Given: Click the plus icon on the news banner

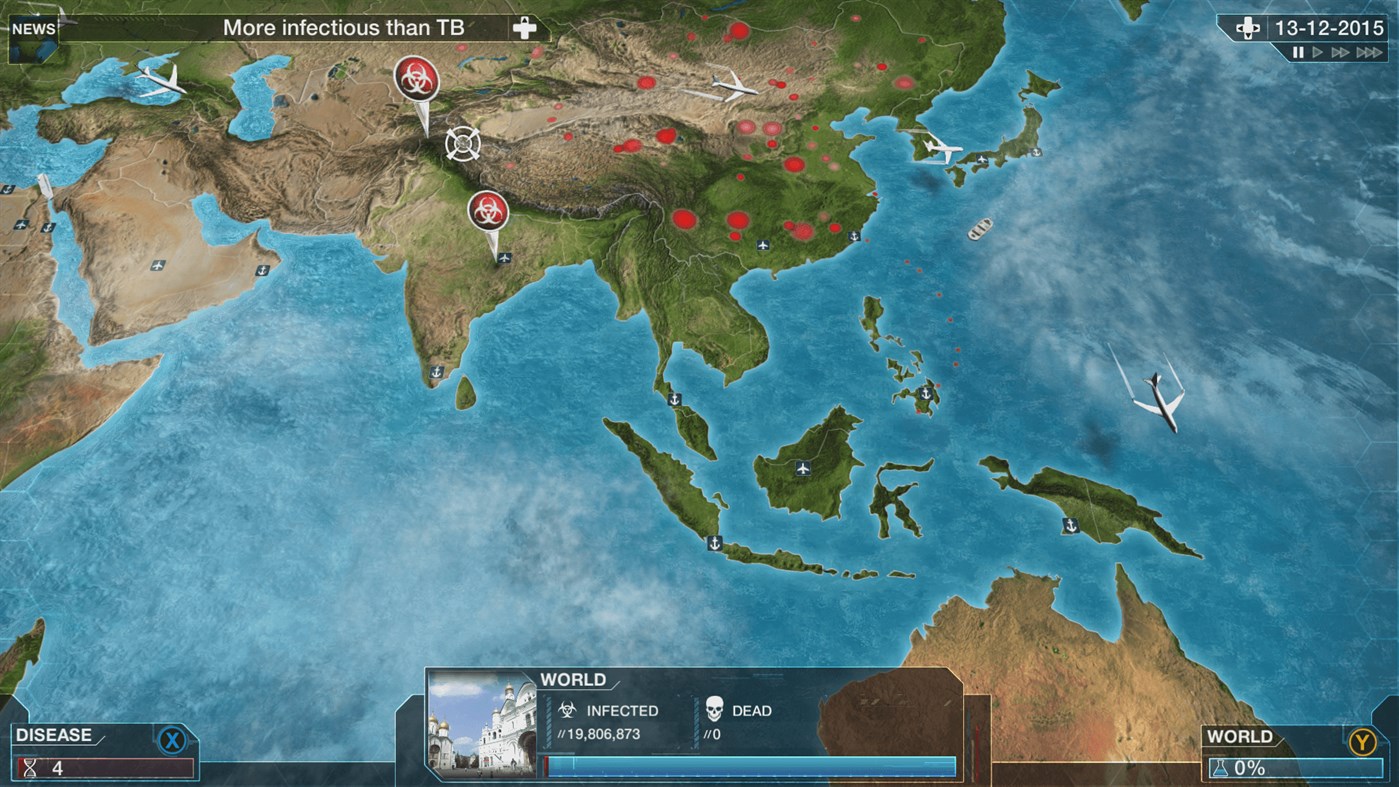Looking at the screenshot, I should (x=523, y=26).
